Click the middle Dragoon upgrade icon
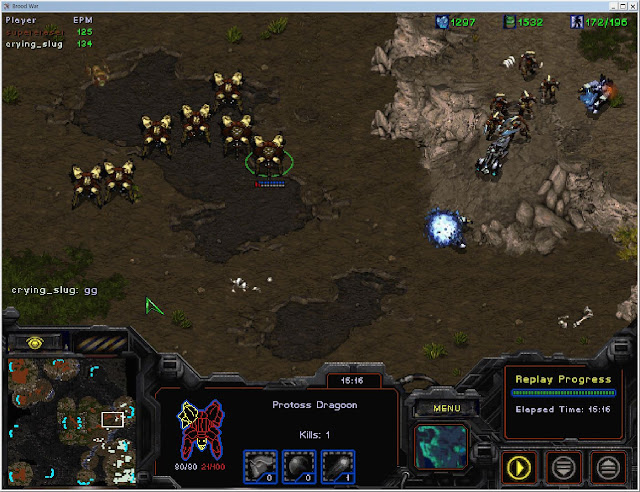Image resolution: width=640 pixels, height=492 pixels. tap(298, 464)
